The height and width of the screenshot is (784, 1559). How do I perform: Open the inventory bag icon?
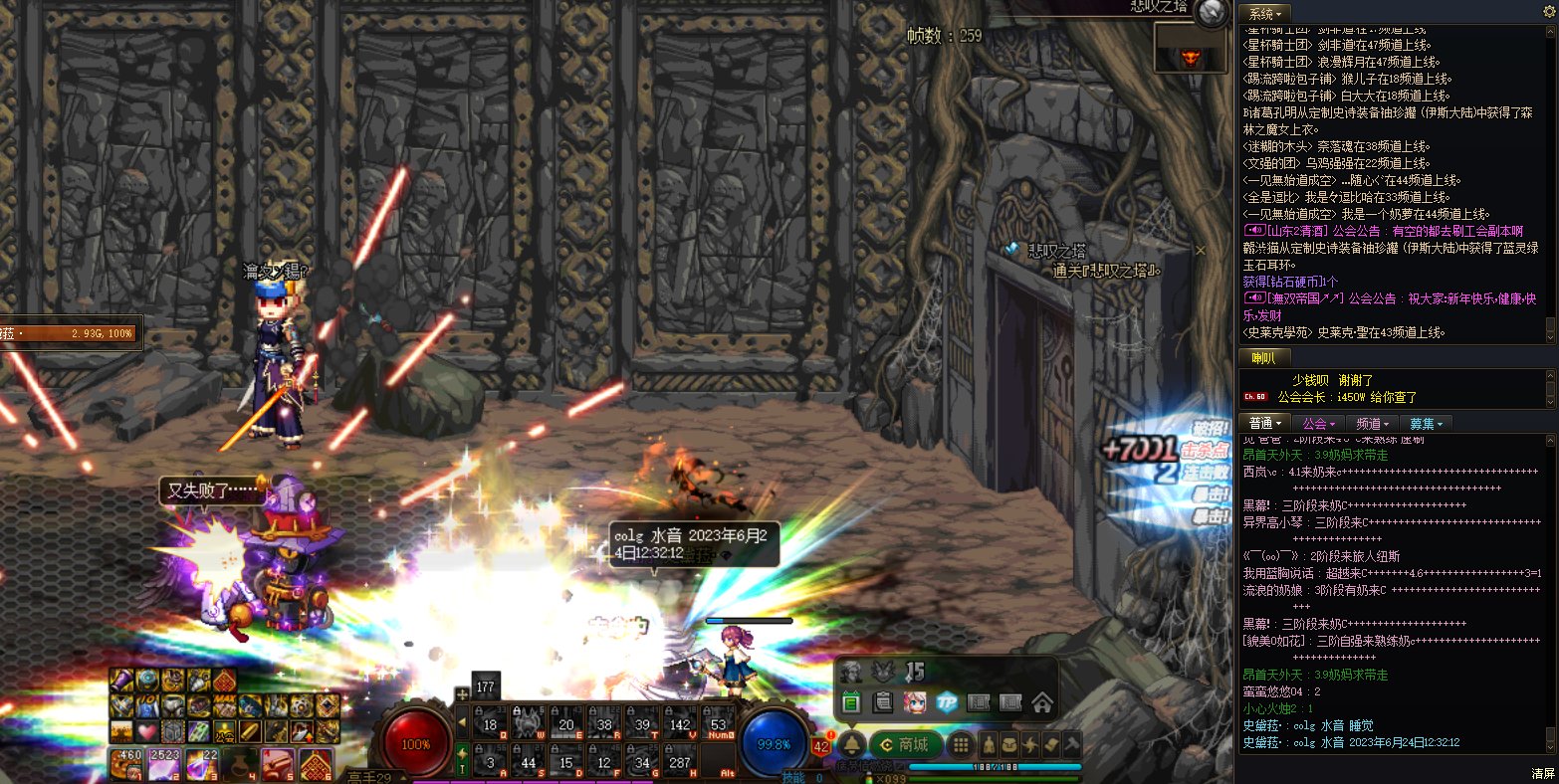(x=1010, y=744)
